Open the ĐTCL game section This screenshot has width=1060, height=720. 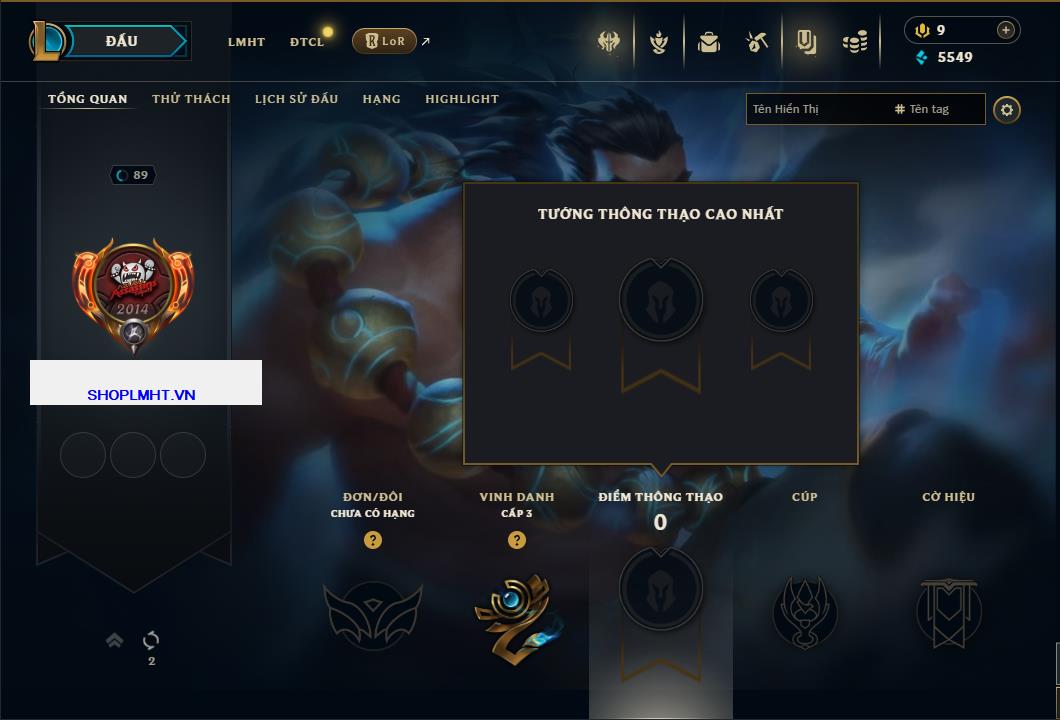307,42
